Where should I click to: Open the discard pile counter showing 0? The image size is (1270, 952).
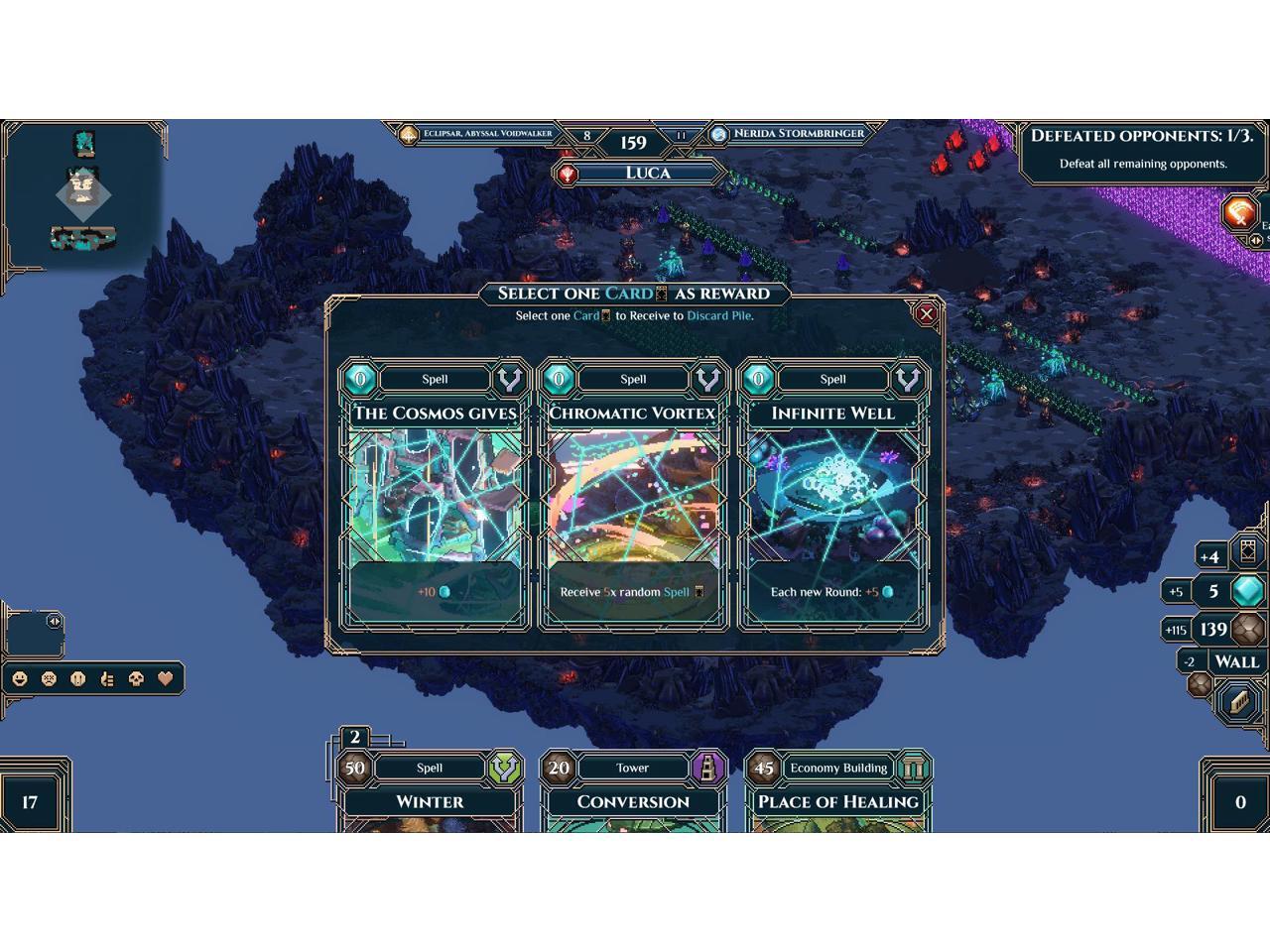point(1239,801)
